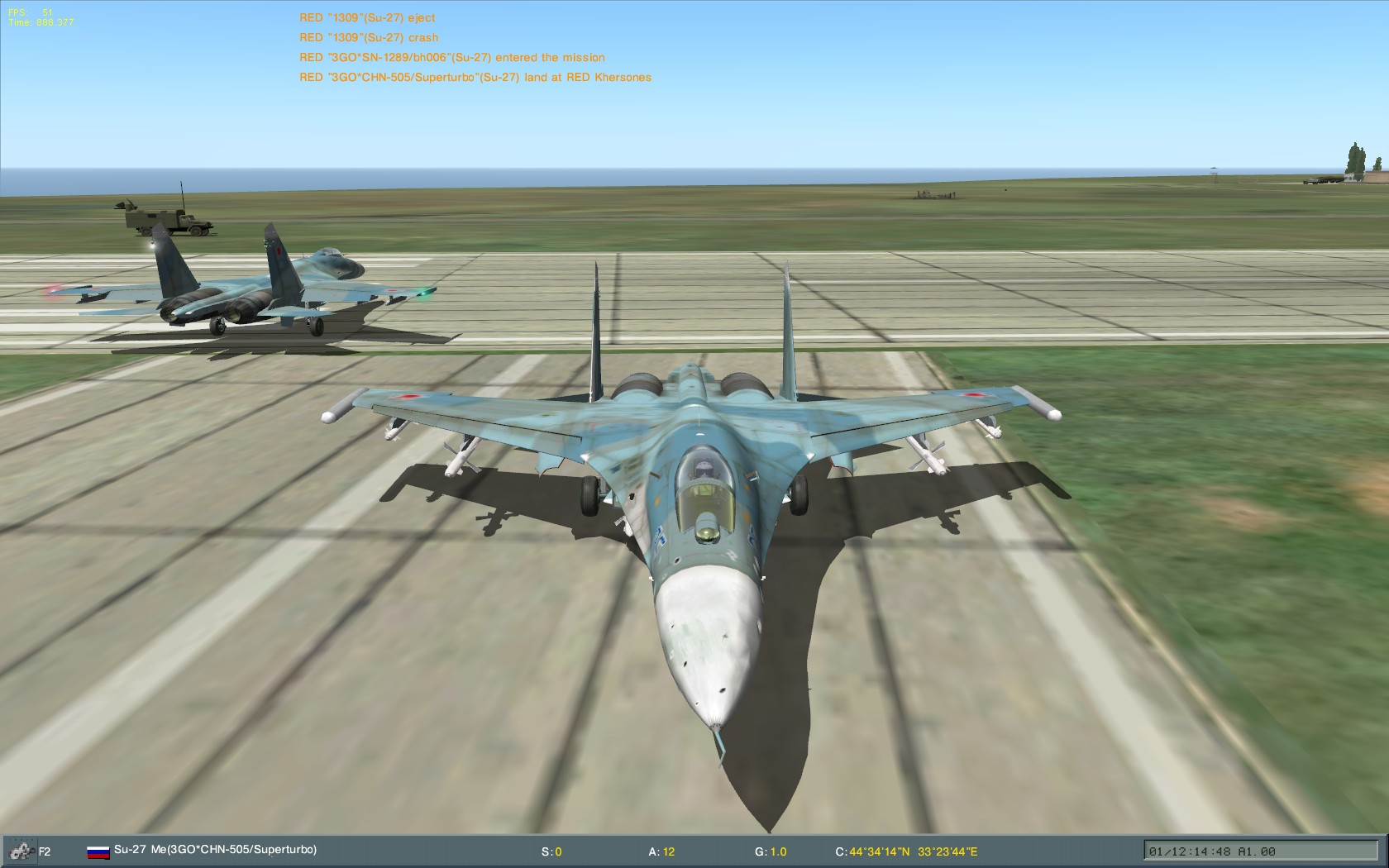
Task: Toggle the mission time display showing 01/12:14:48
Action: [1191, 848]
